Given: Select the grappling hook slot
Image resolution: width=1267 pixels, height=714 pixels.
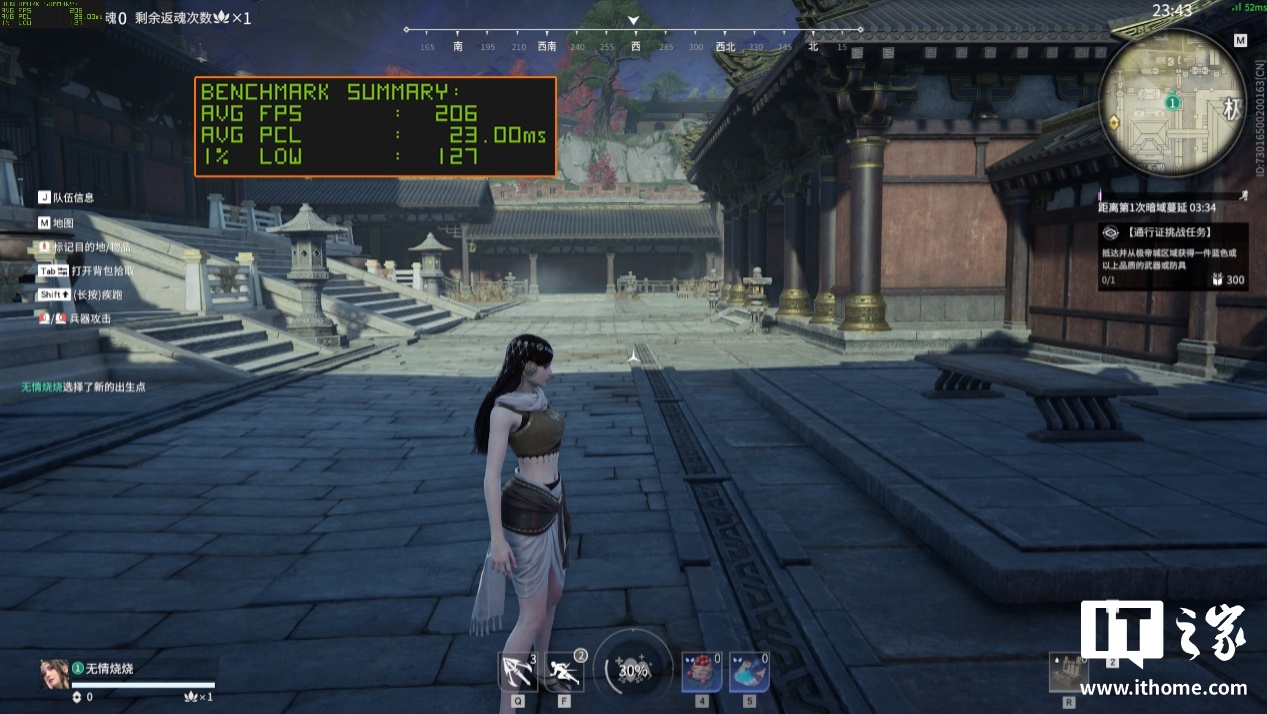Looking at the screenshot, I should pos(518,670).
